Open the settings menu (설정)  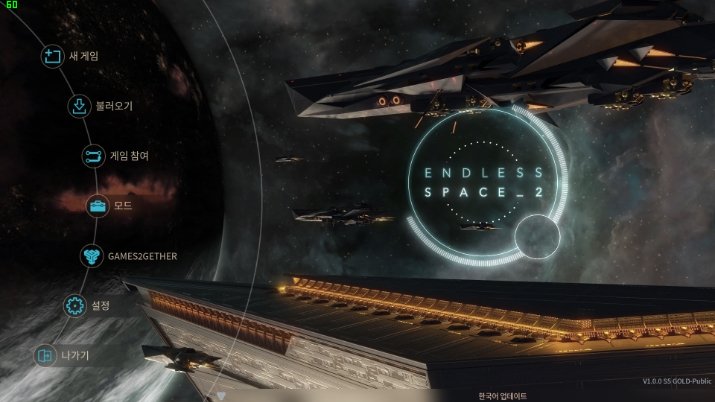(99, 305)
